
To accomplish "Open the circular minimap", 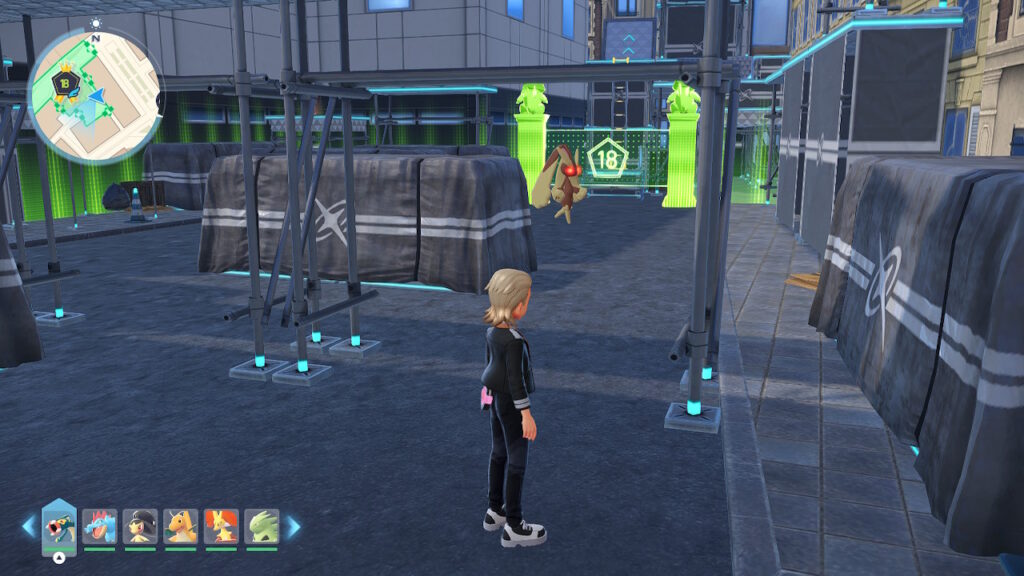I will pos(94,95).
